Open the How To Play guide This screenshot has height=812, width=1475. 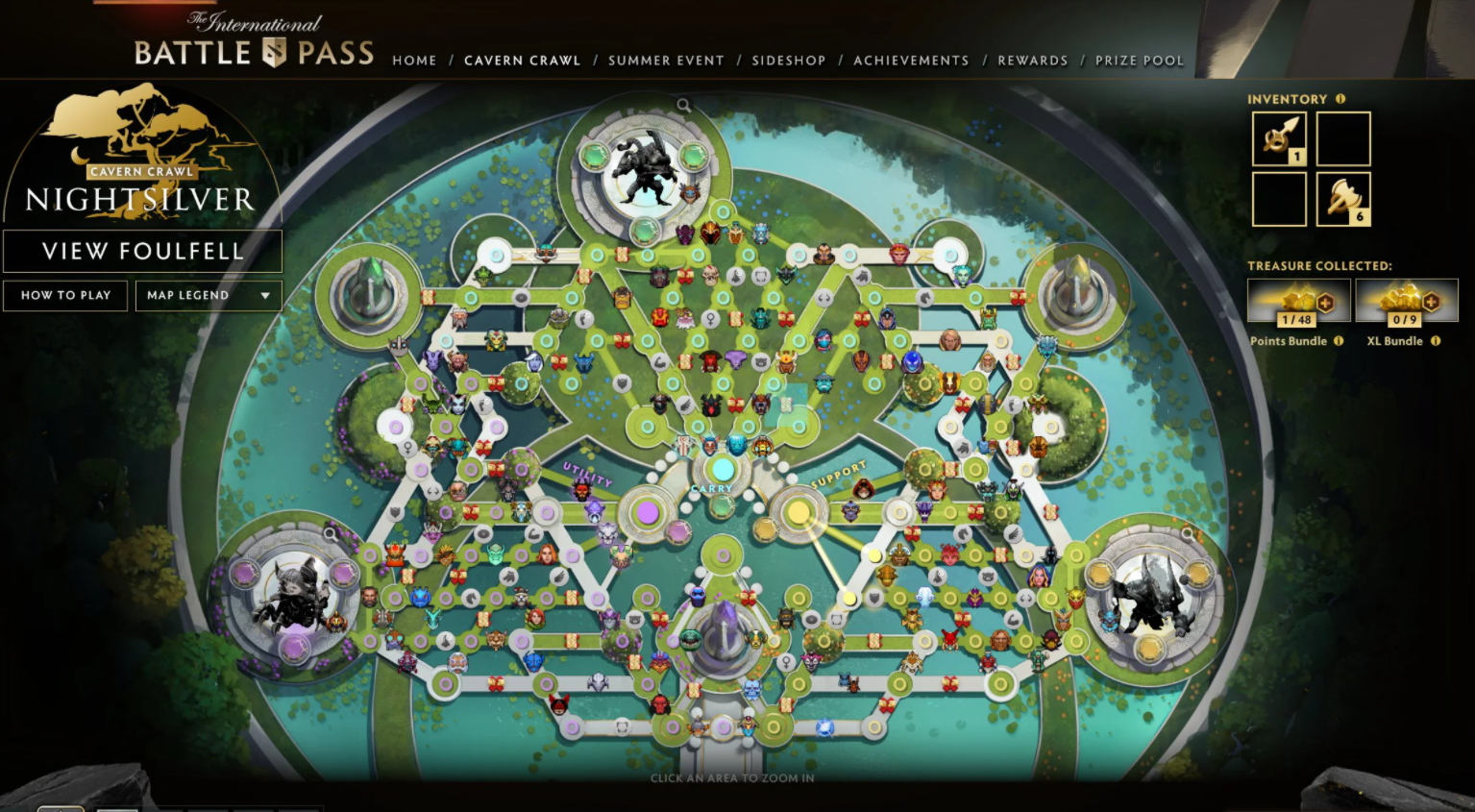tap(65, 295)
